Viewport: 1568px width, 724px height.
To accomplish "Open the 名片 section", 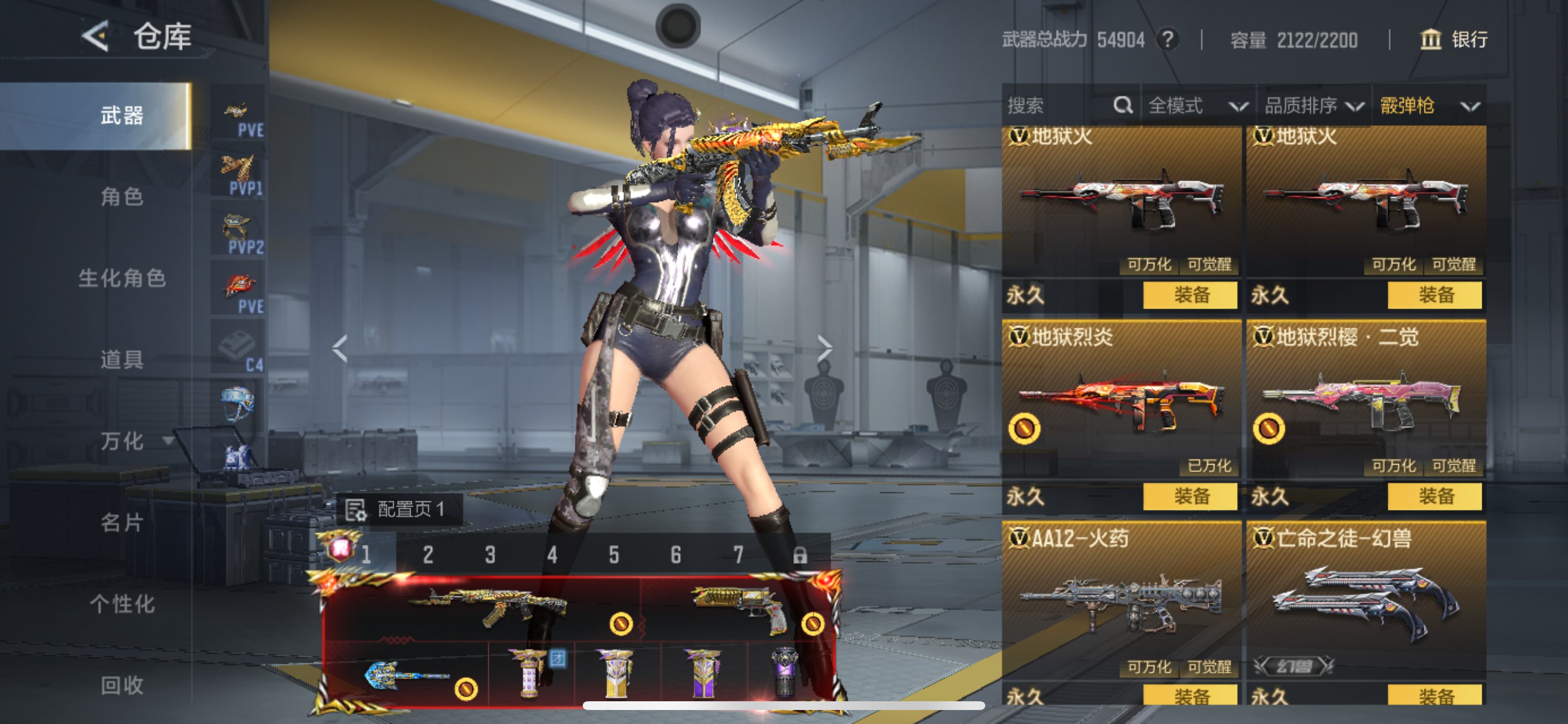I will coord(122,522).
